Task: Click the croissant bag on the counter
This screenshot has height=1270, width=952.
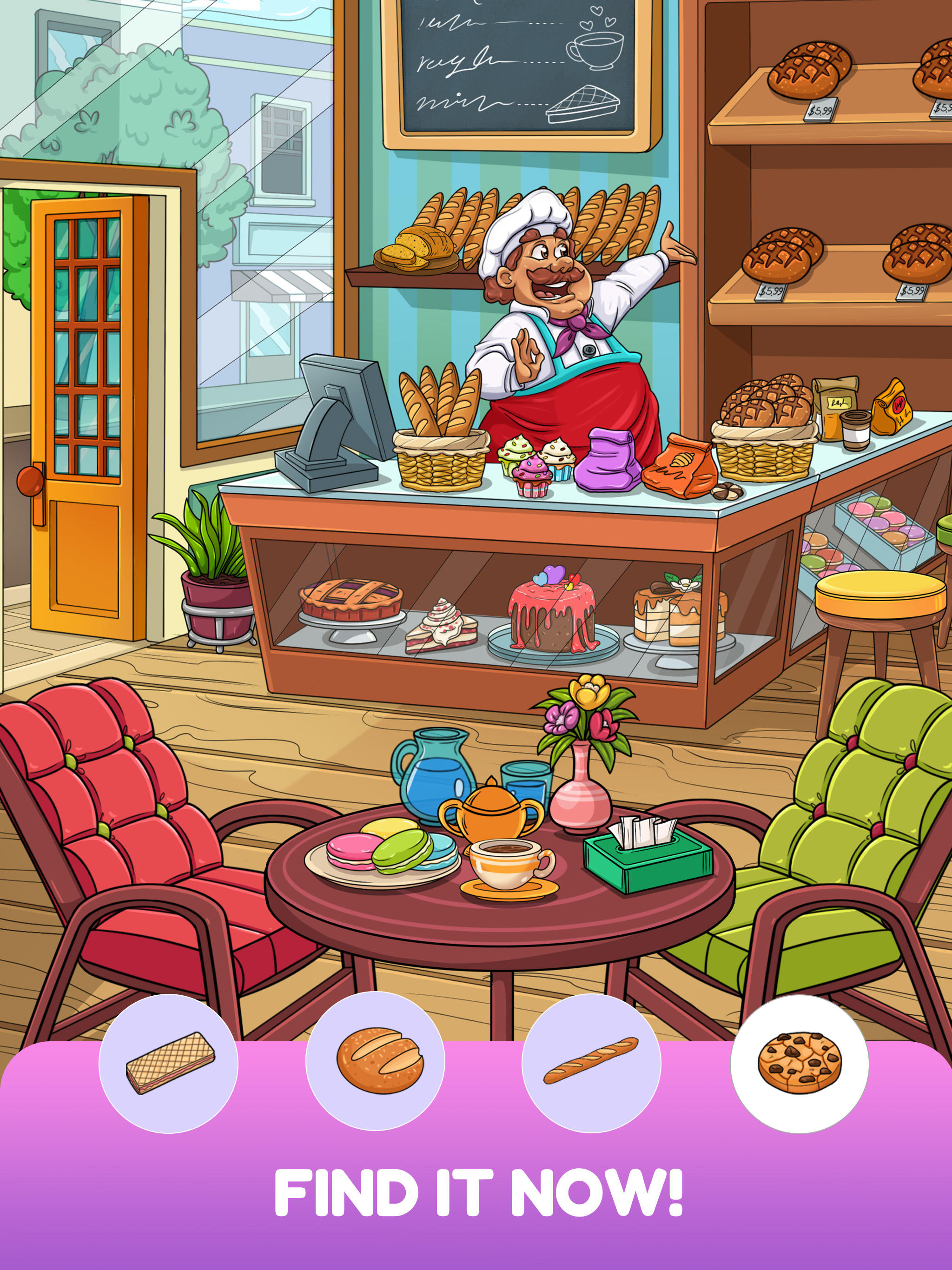Action: (681, 465)
